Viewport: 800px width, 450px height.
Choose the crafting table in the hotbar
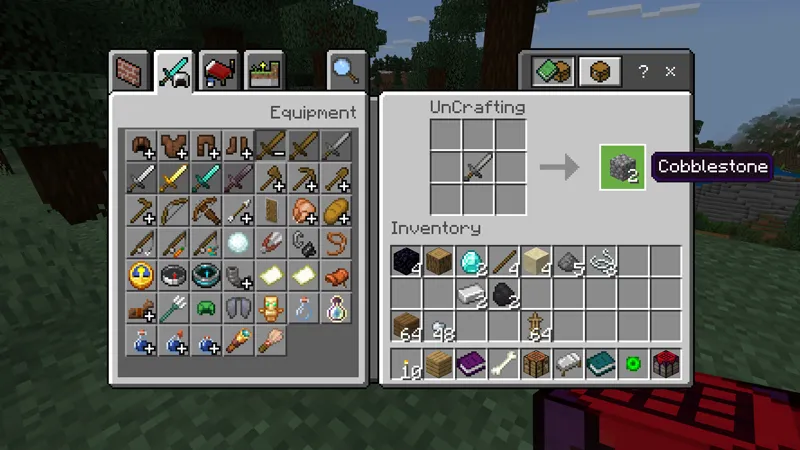(534, 364)
